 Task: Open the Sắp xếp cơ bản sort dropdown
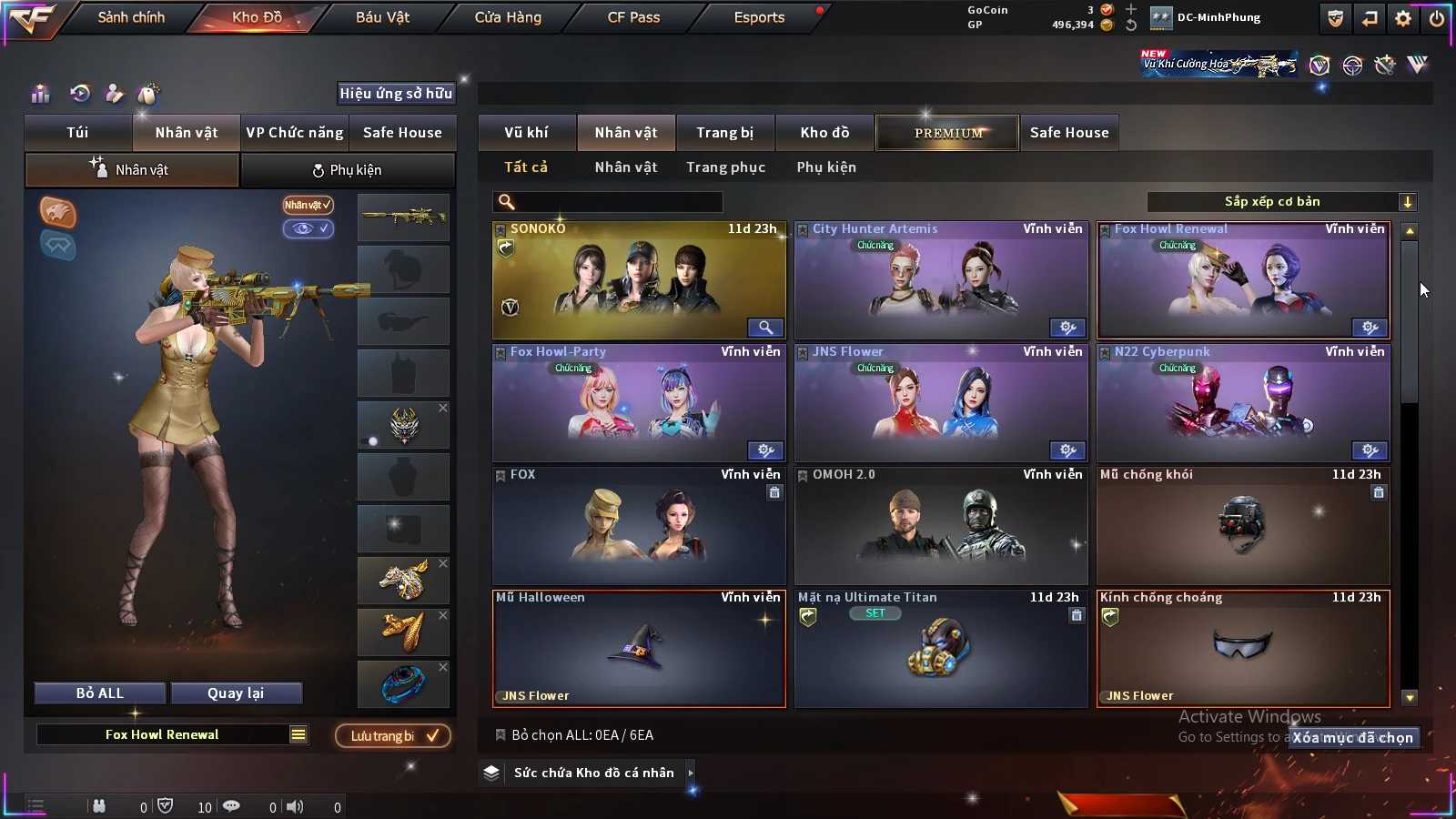(x=1281, y=202)
